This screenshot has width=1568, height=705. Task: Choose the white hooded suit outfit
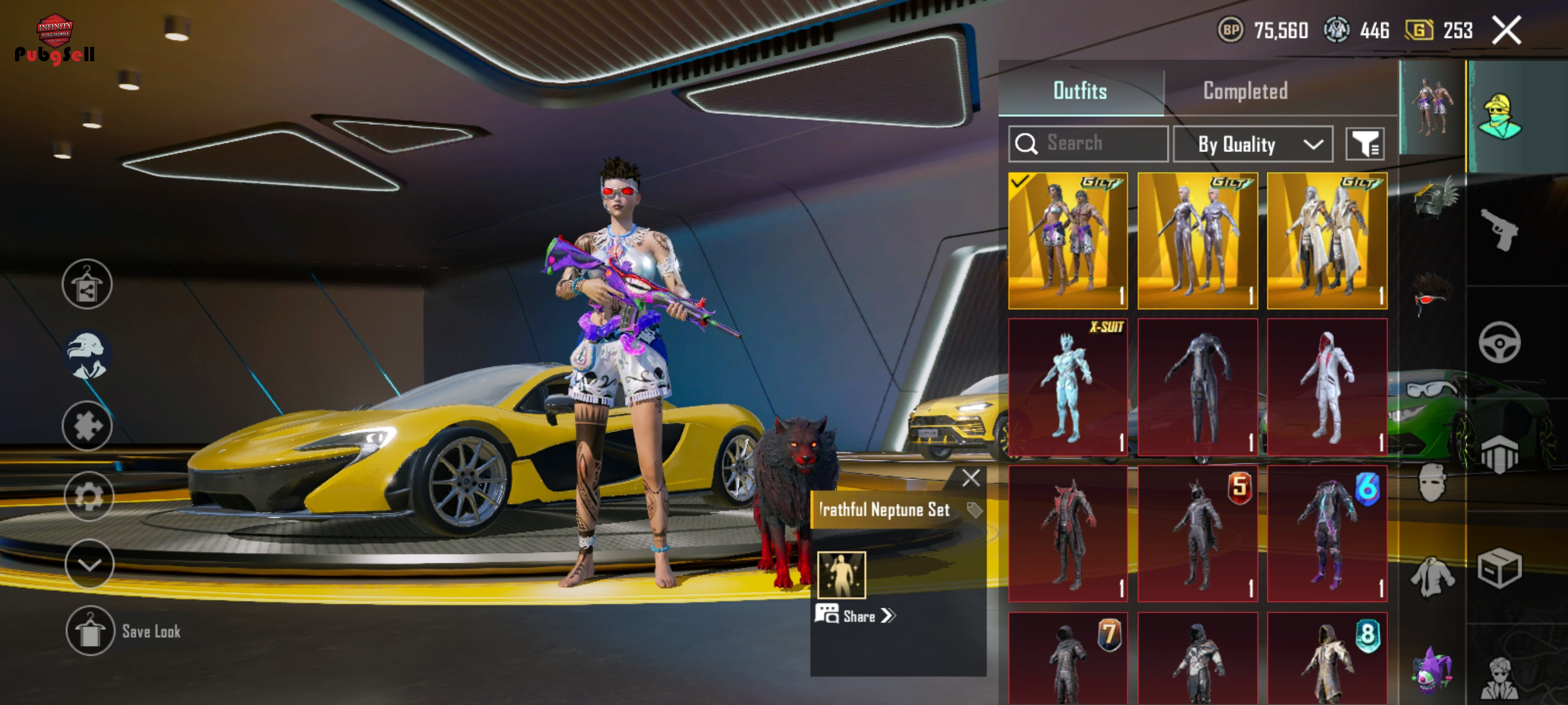[1326, 386]
